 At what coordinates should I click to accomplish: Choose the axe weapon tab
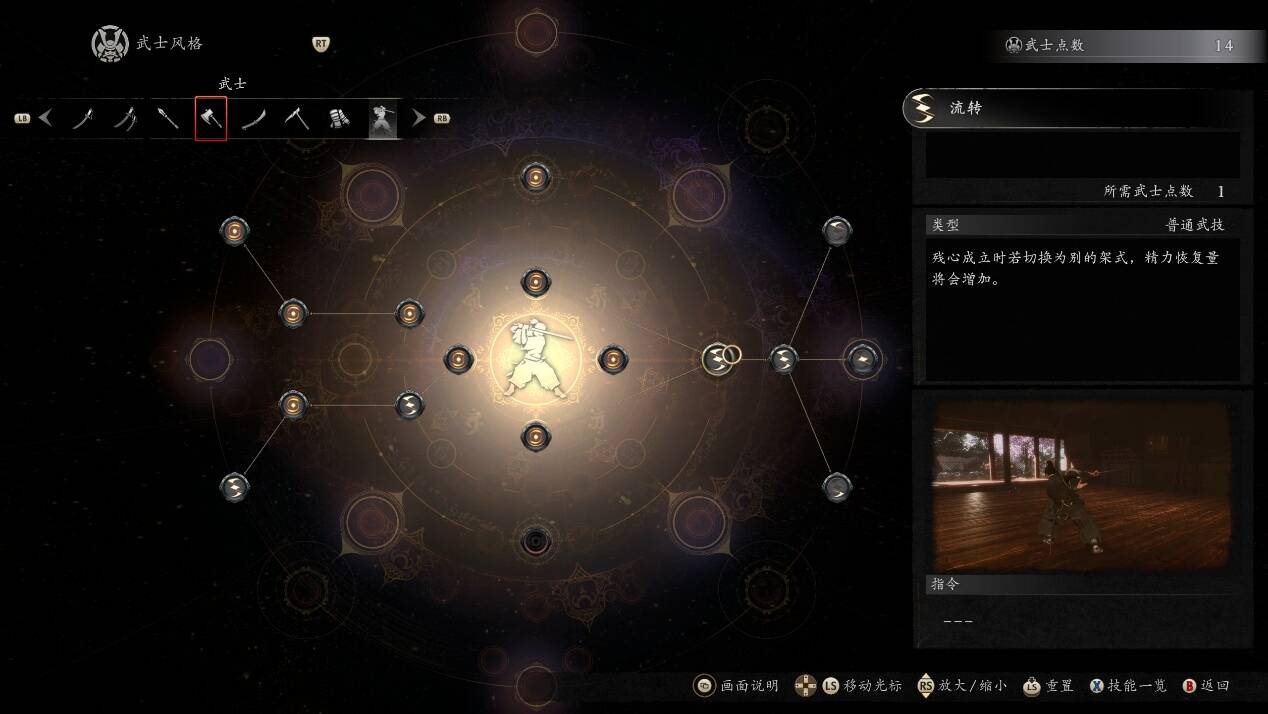tap(211, 119)
